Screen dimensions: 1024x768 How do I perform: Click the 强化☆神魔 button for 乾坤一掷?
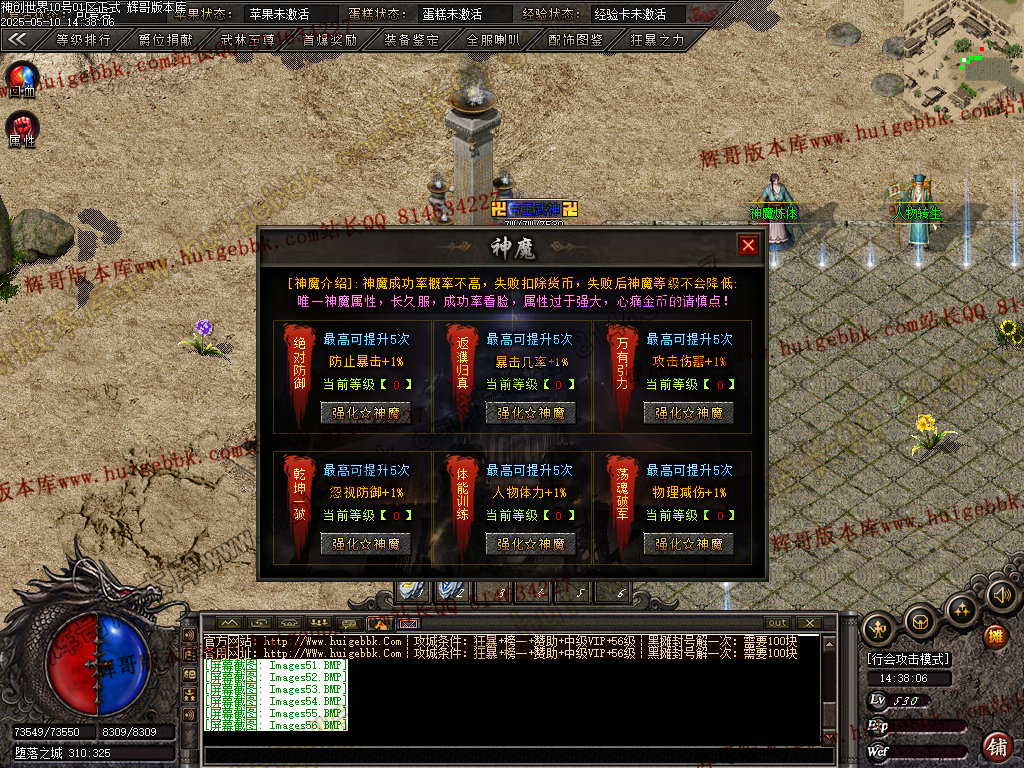(365, 543)
